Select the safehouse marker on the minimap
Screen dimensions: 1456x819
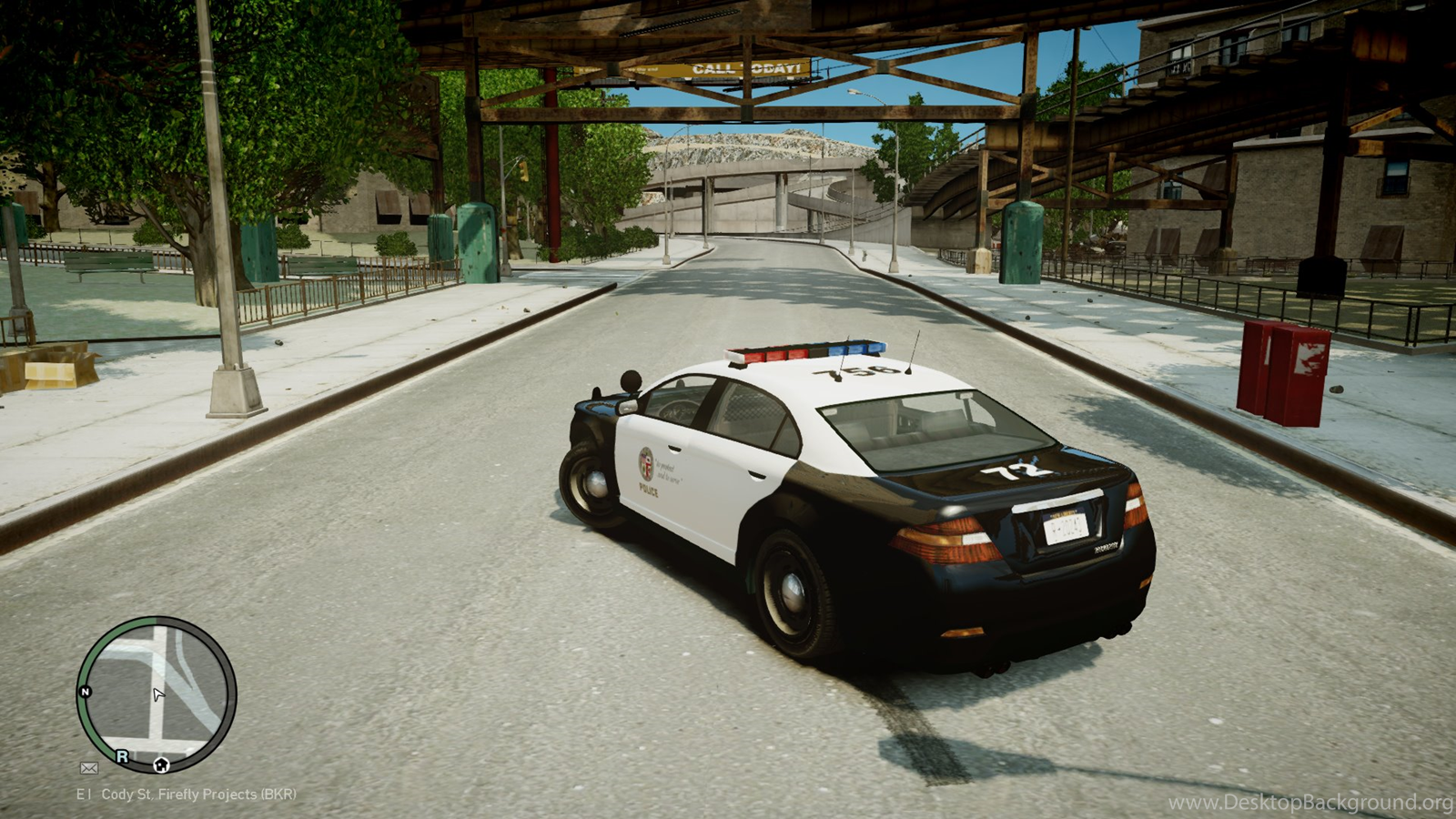[161, 764]
